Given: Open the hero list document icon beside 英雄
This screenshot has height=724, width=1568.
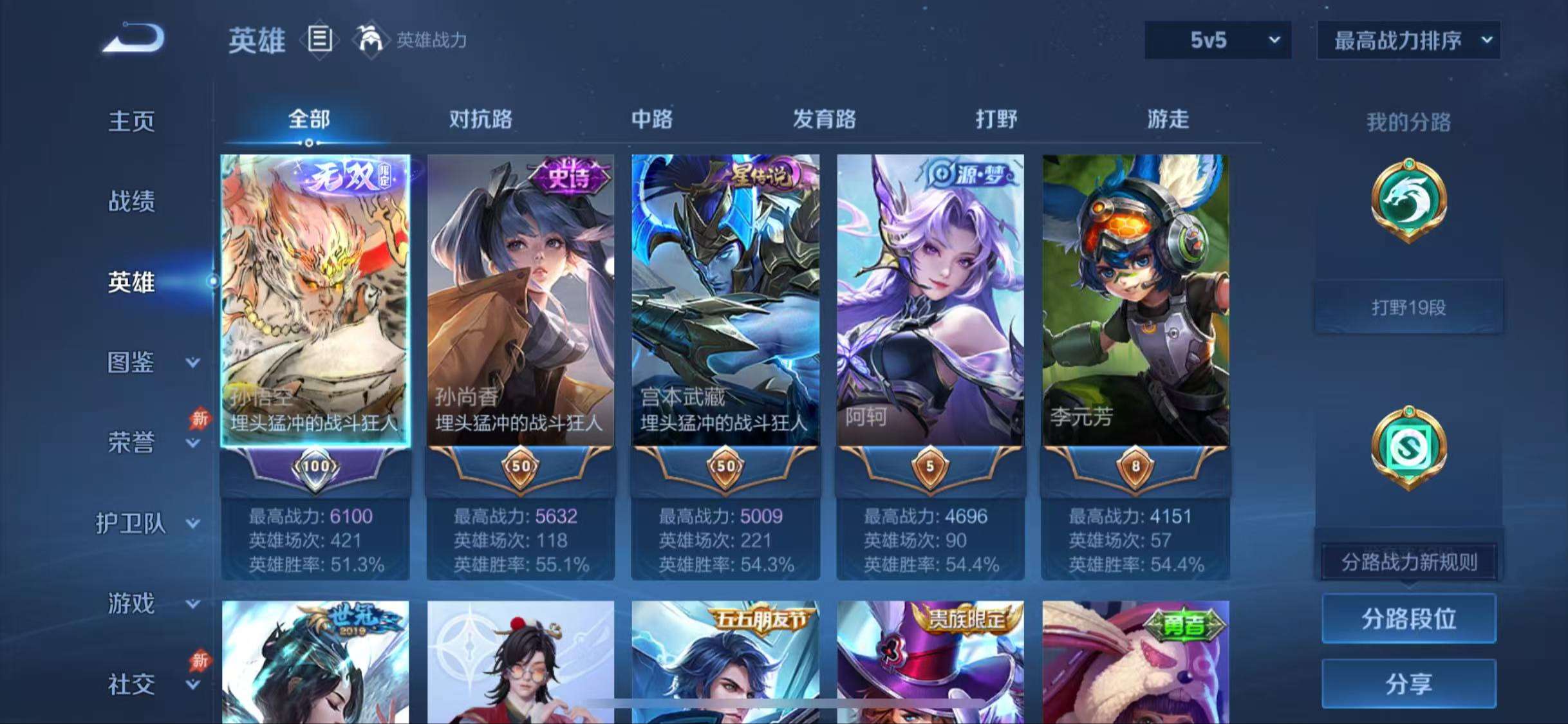Looking at the screenshot, I should 320,40.
